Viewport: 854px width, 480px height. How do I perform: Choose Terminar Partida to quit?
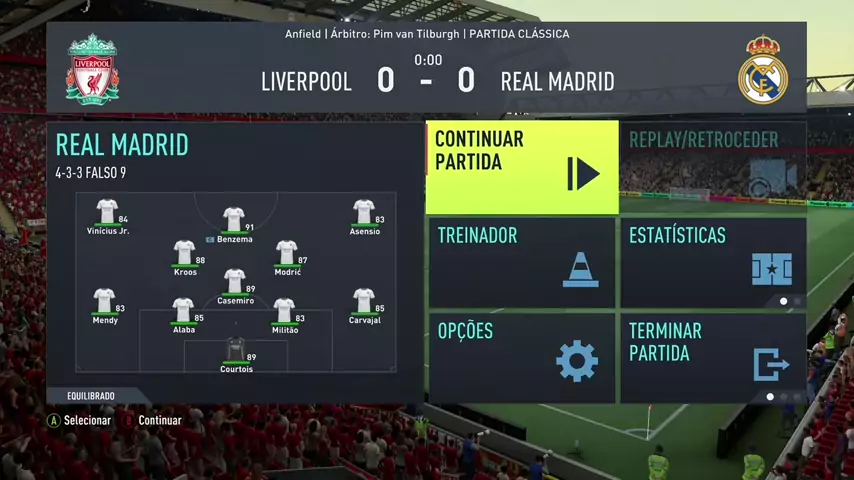click(713, 357)
